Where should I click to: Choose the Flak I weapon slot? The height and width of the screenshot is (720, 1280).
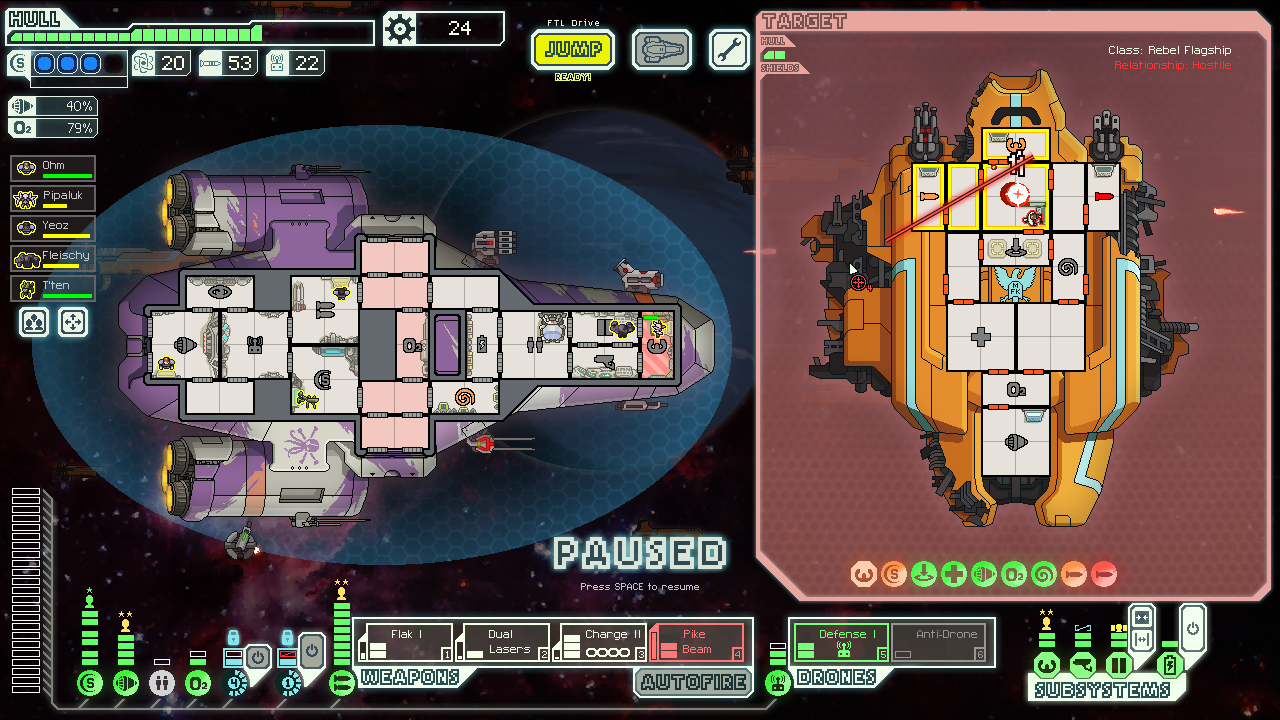[x=406, y=642]
